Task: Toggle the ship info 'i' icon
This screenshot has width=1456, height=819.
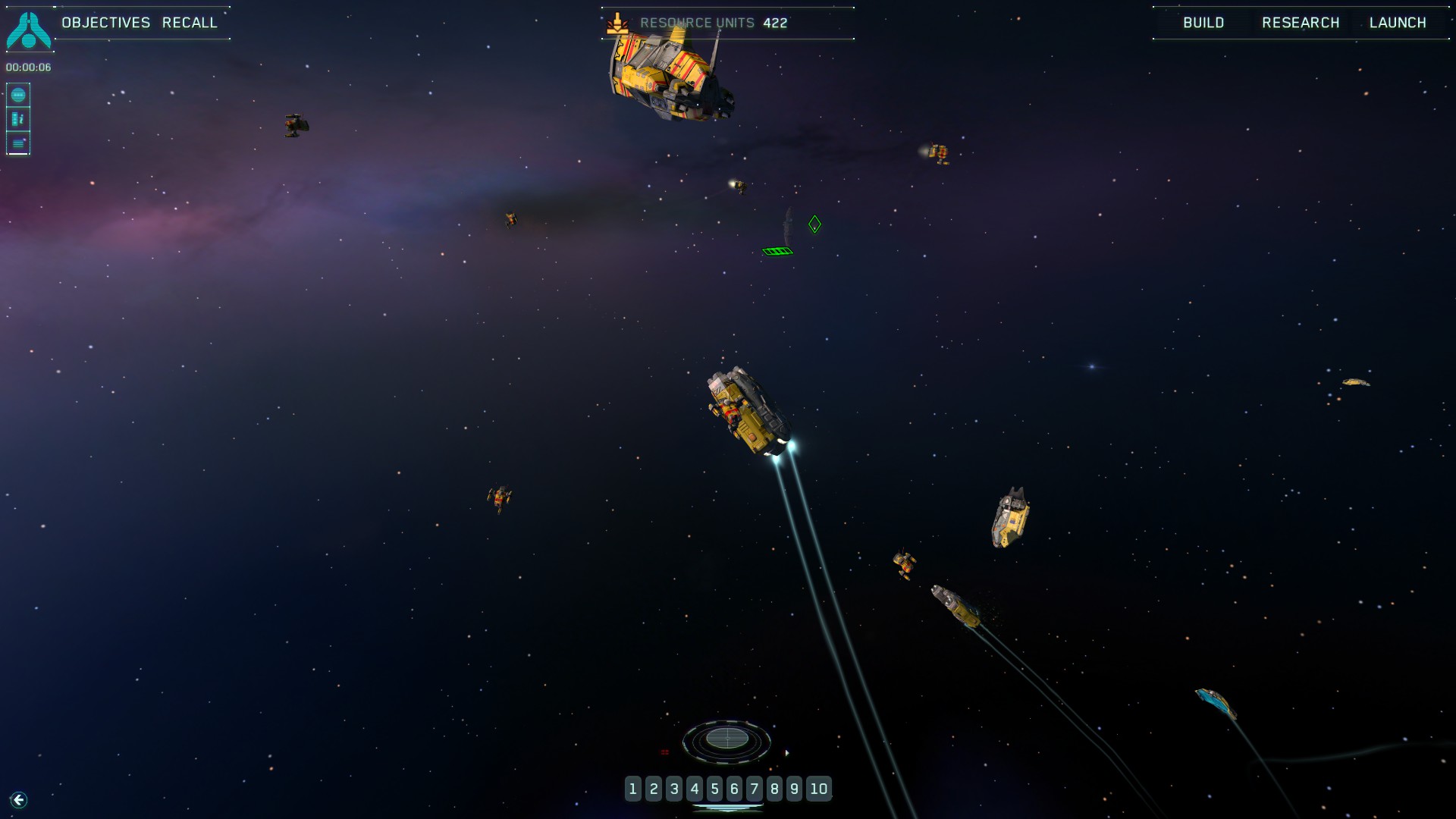Action: pos(18,119)
